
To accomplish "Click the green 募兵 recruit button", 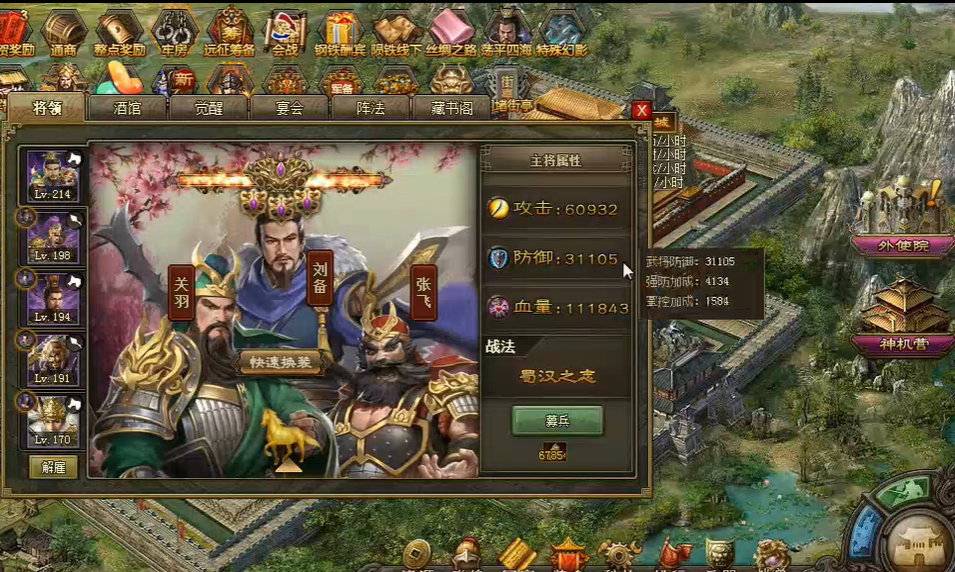I will pos(557,421).
